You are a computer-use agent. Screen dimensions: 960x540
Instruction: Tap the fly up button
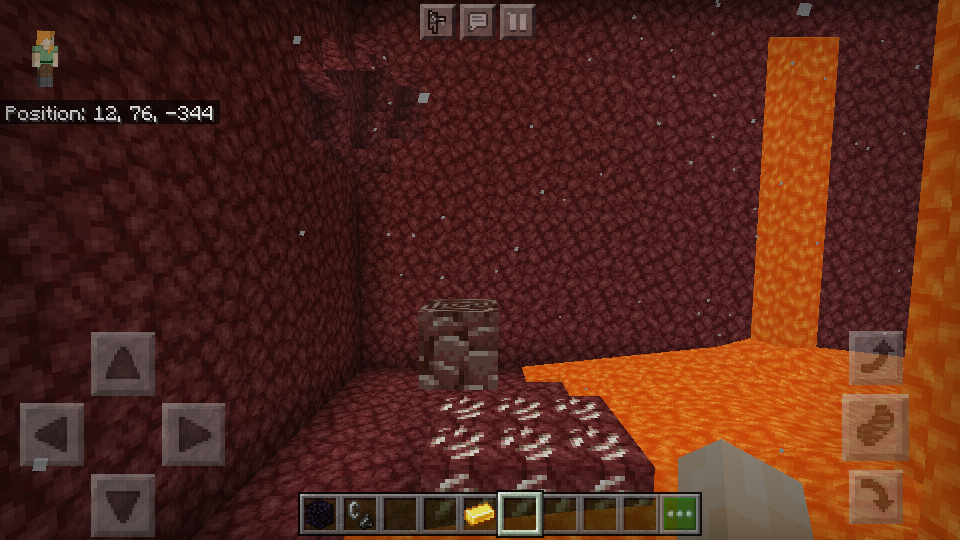point(876,358)
